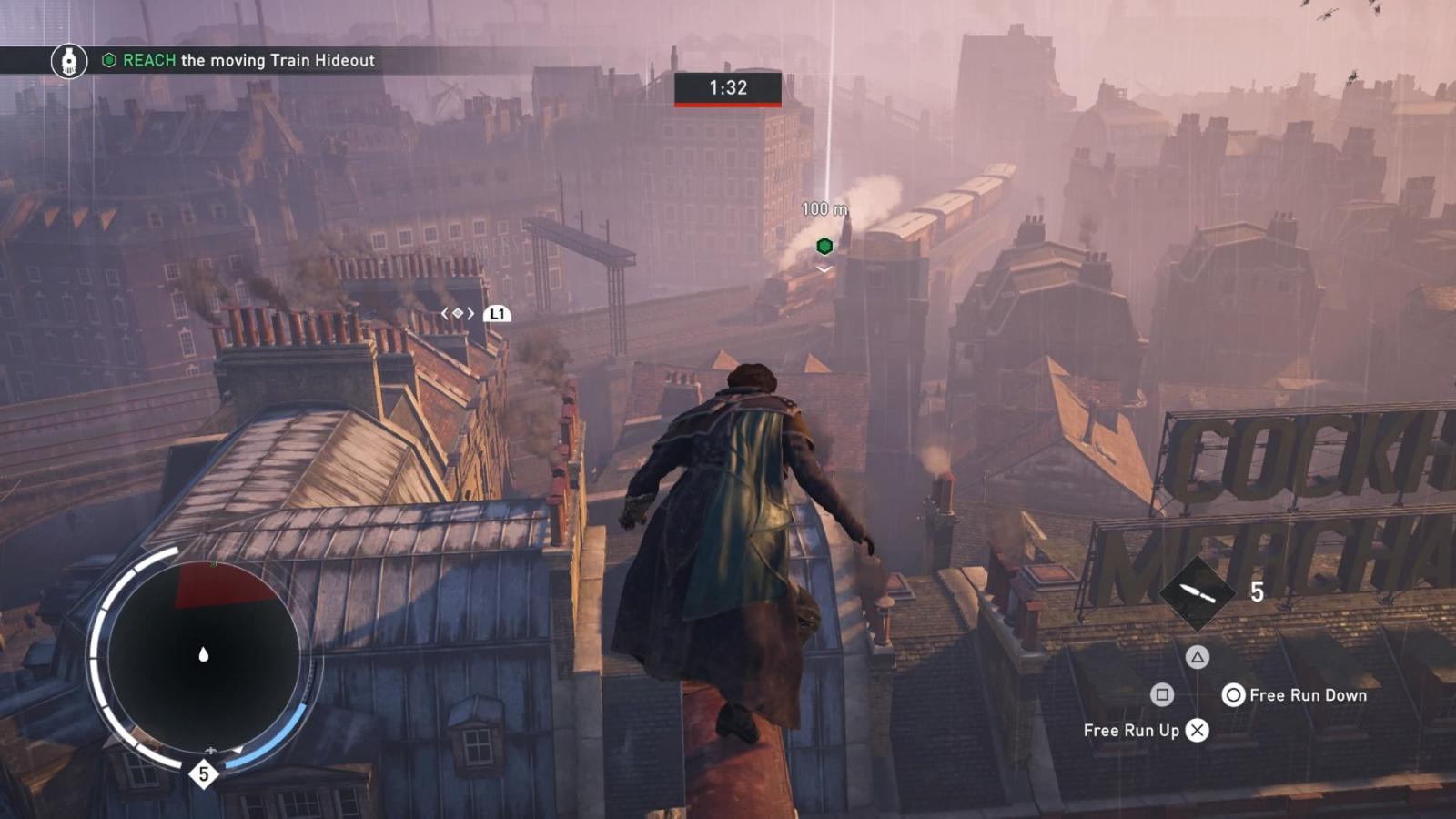This screenshot has height=819, width=1456.
Task: Click the circular minimap
Action: pos(203,655)
